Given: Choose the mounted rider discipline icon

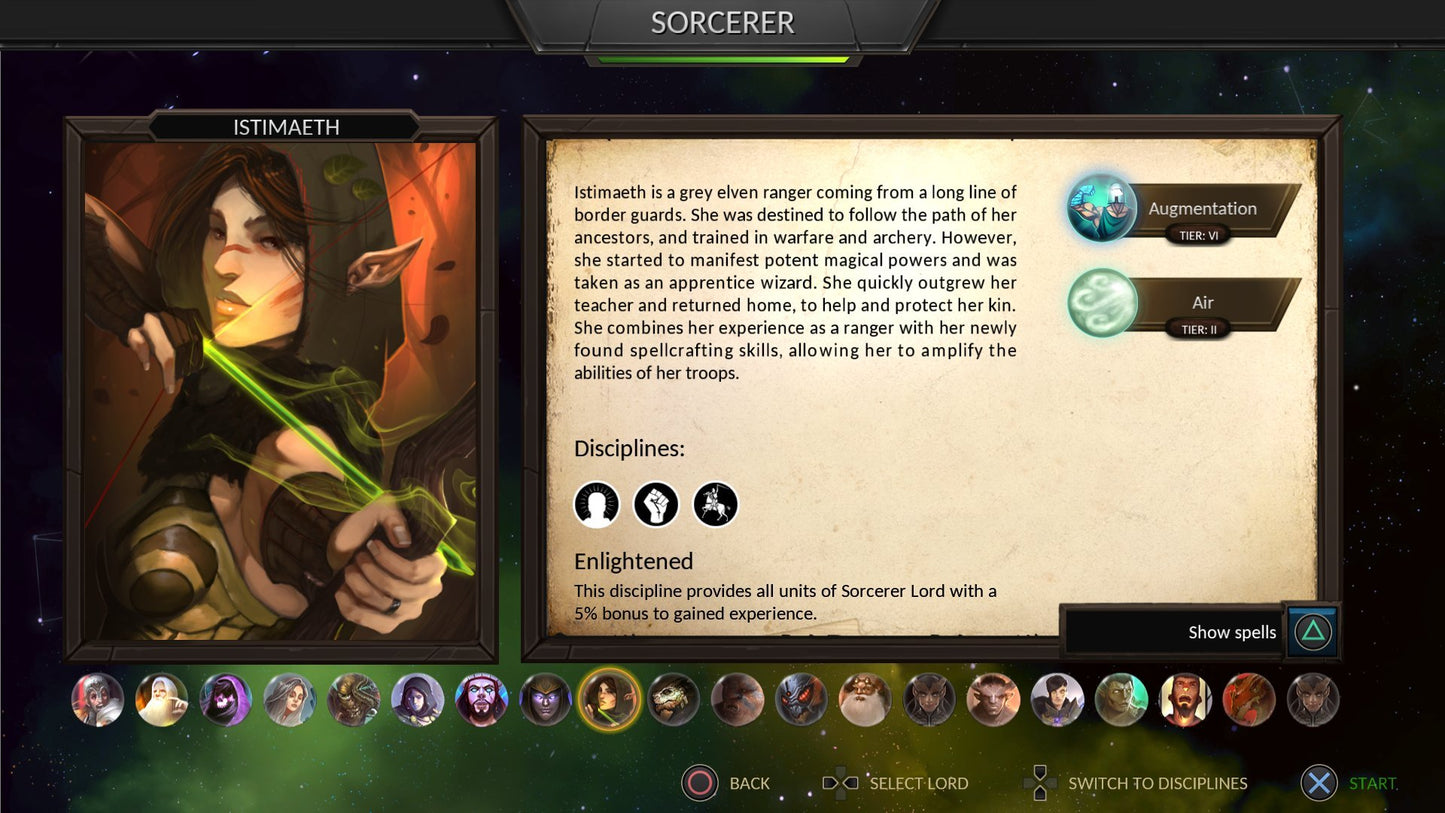Looking at the screenshot, I should coord(716,504).
